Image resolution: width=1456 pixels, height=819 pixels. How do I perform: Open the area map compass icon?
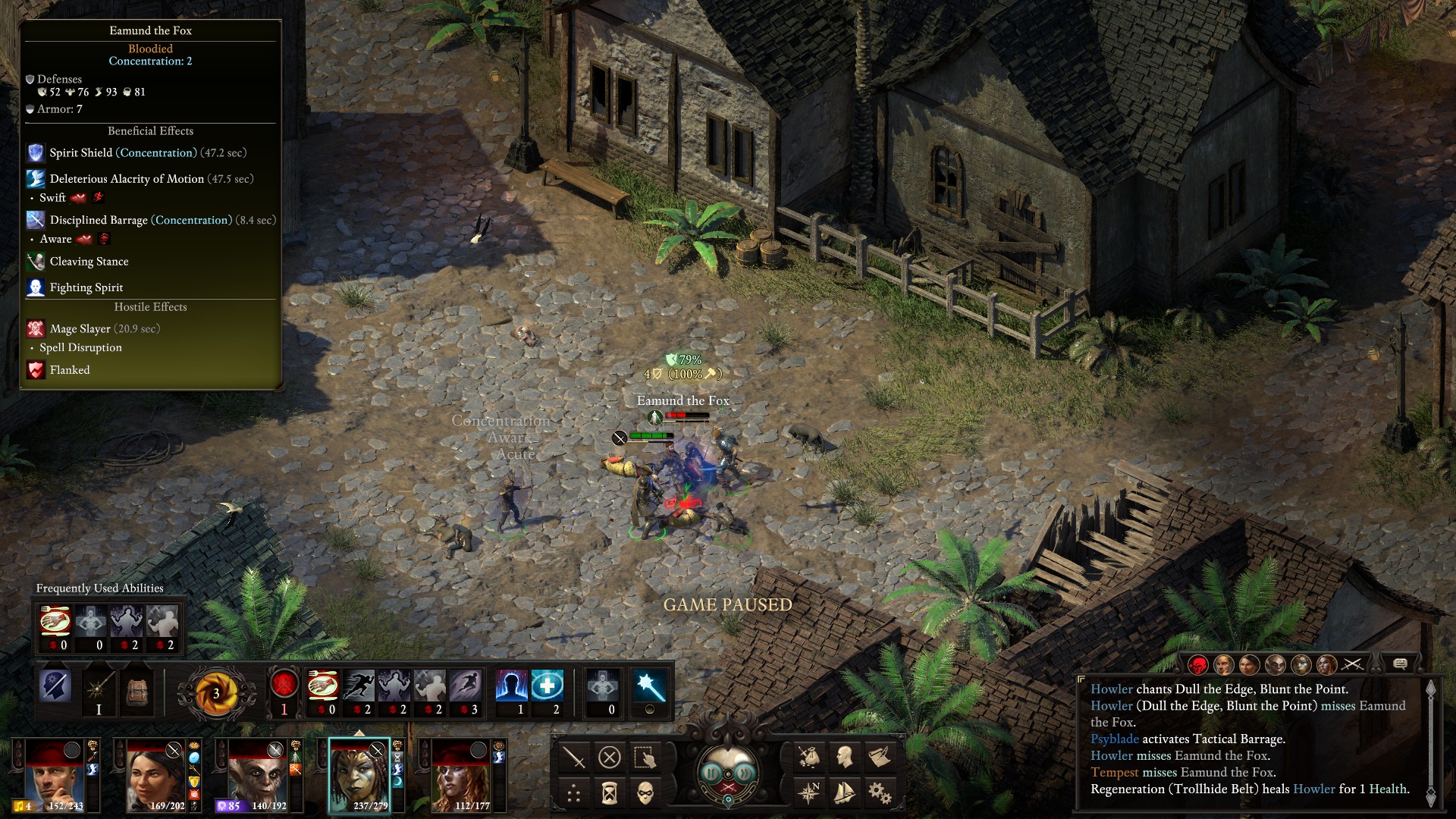click(x=808, y=793)
